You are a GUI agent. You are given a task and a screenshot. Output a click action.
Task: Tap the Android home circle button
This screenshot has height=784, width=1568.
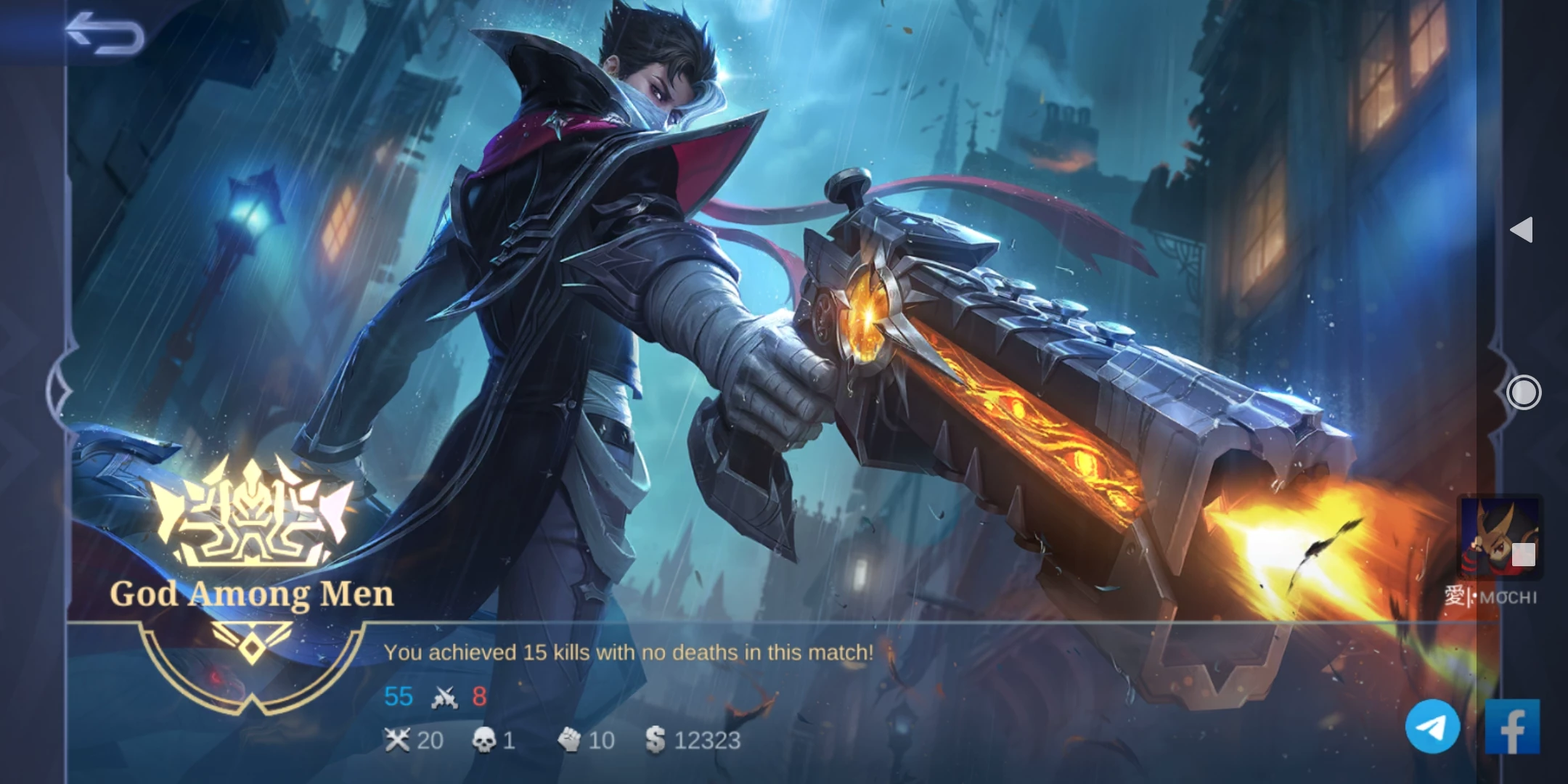pyautogui.click(x=1523, y=393)
